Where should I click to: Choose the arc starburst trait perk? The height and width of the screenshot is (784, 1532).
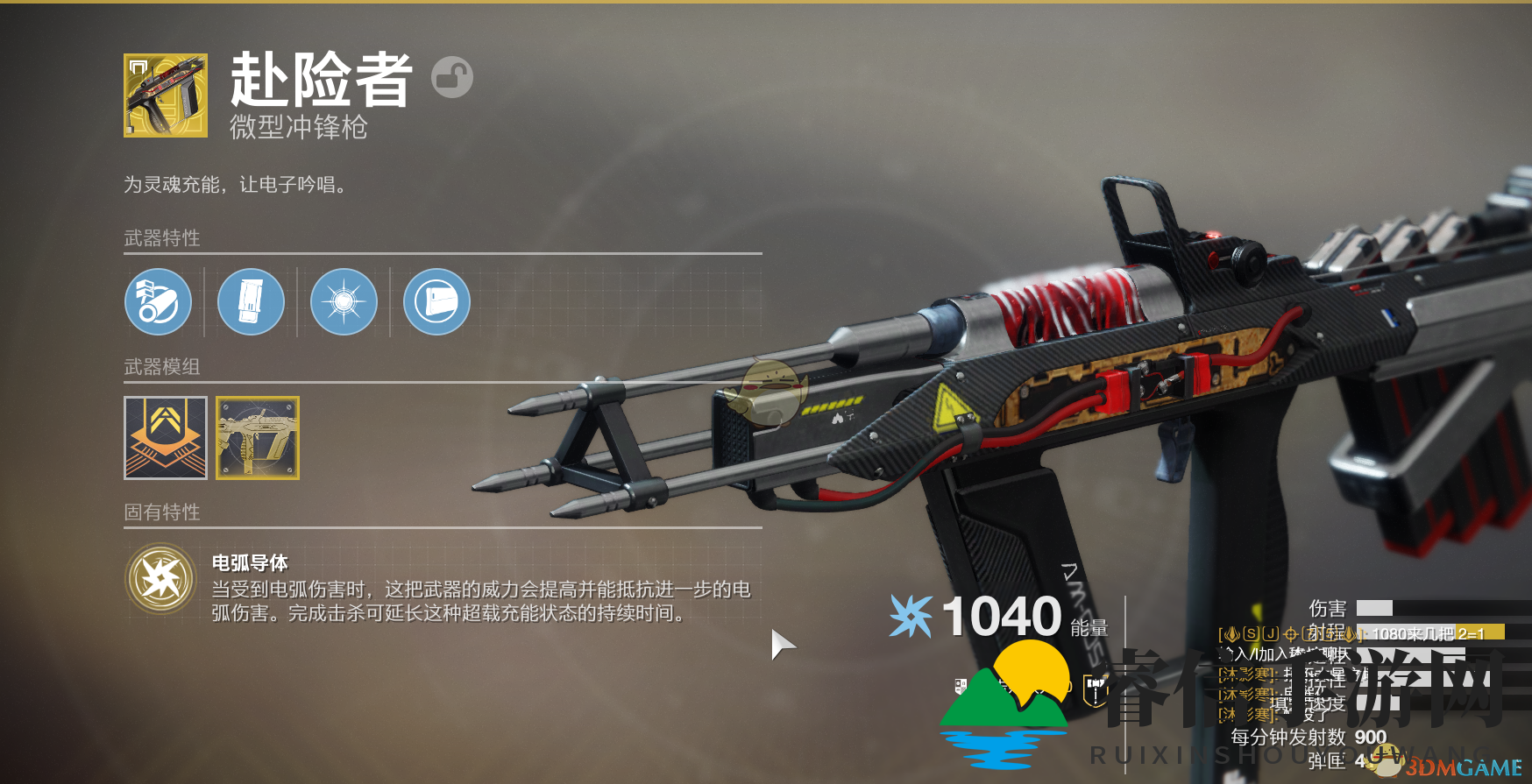[x=344, y=302]
